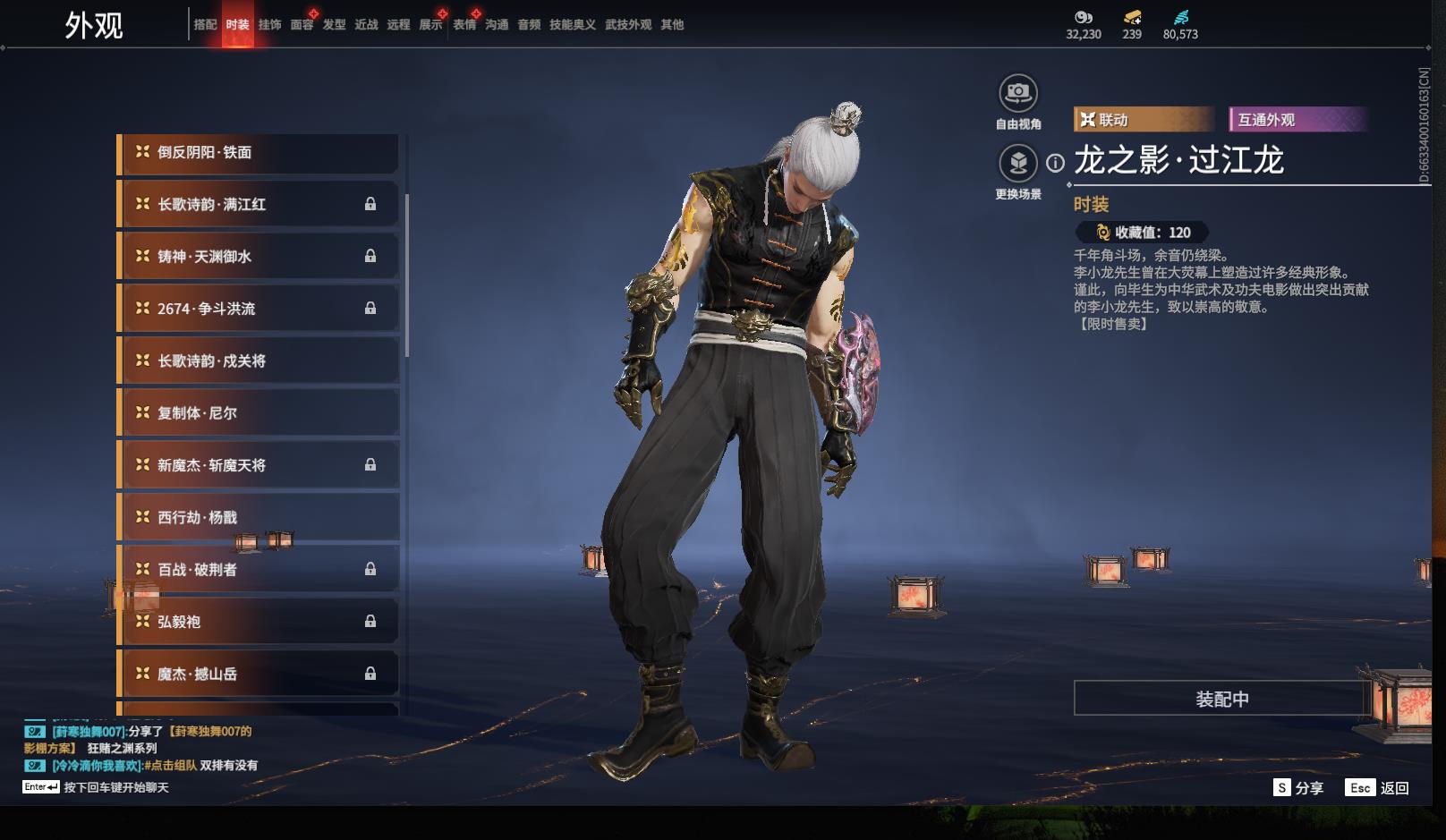
Task: Click the 分享 share button
Action: [x=1298, y=788]
